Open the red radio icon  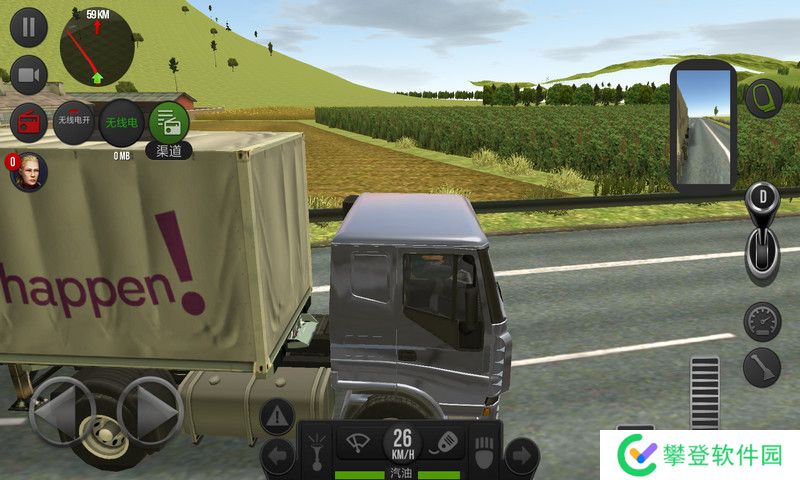click(x=29, y=123)
